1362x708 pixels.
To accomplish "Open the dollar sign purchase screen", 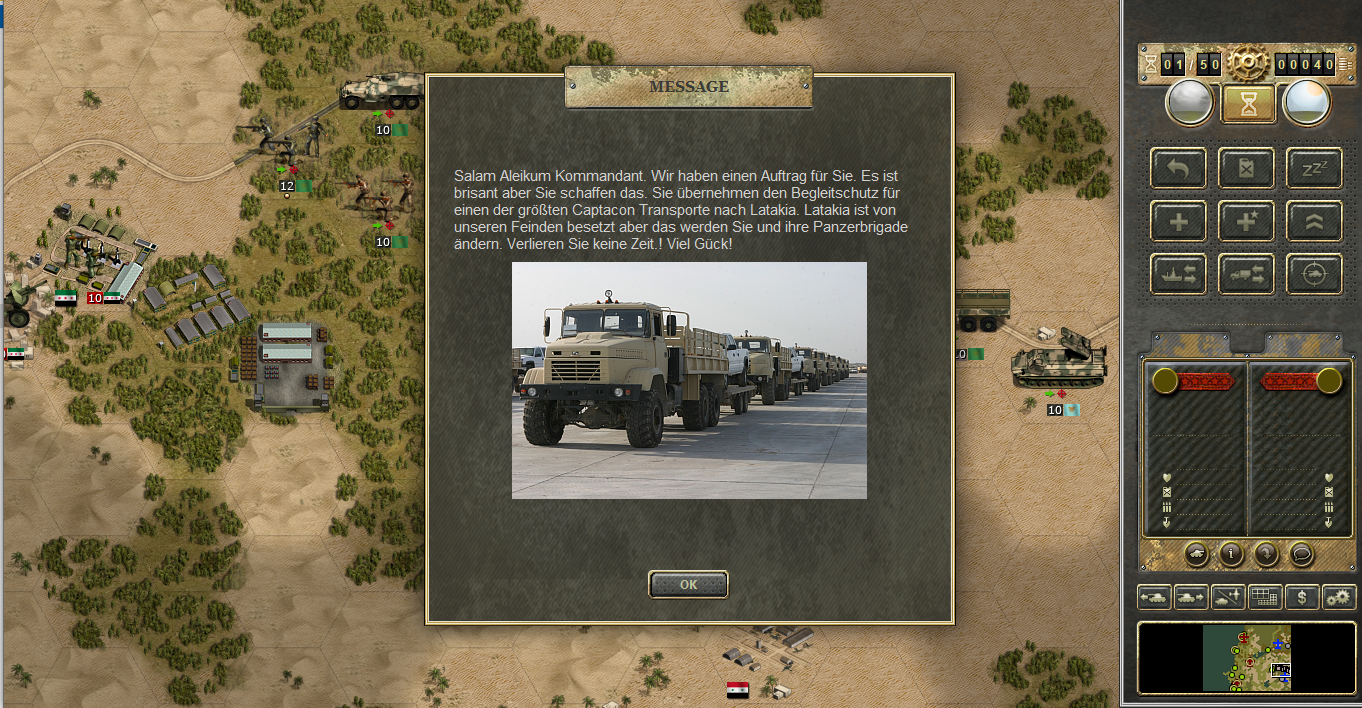I will 1302,597.
